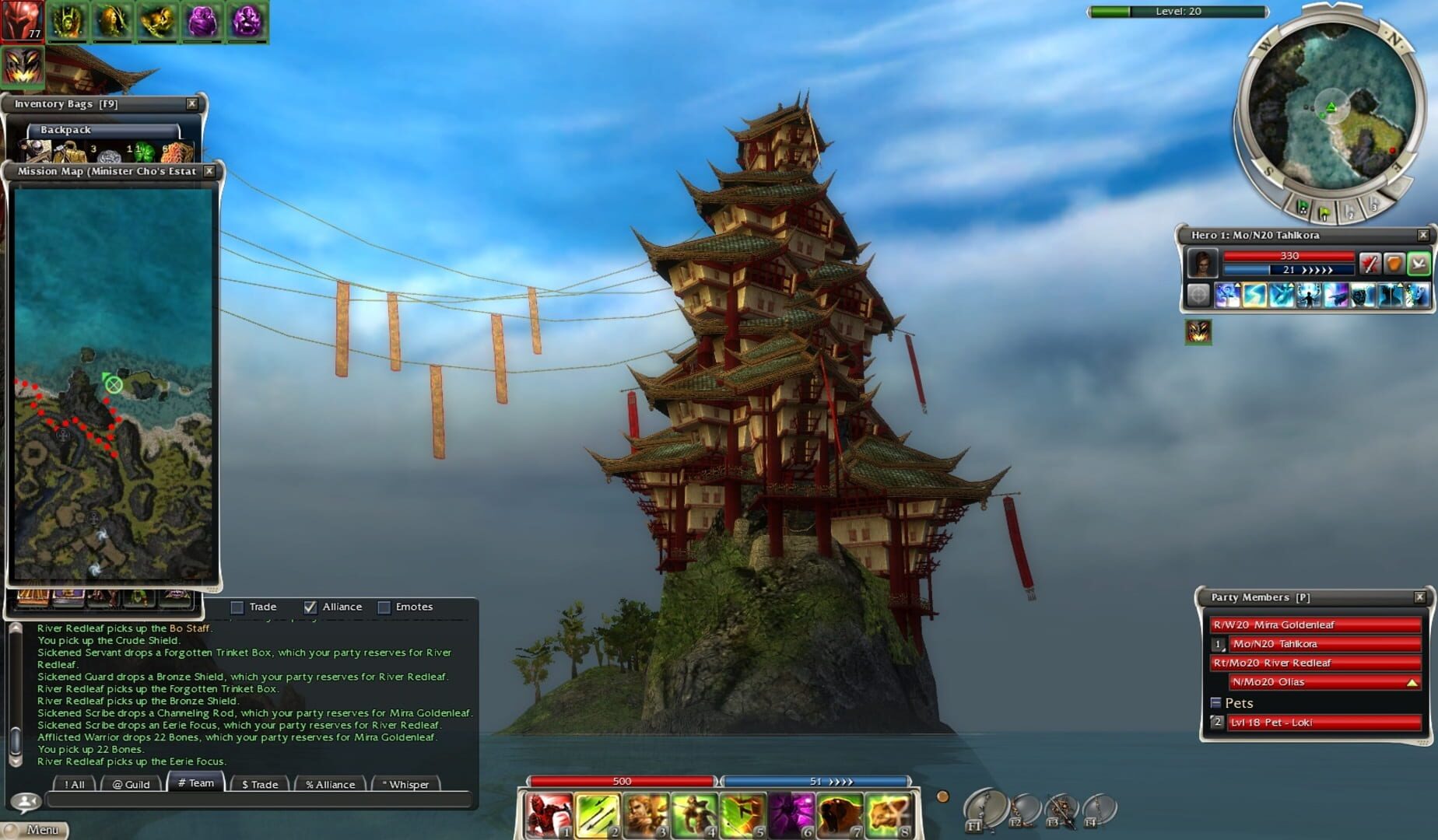Switch to the $ Trade chat tab

260,784
